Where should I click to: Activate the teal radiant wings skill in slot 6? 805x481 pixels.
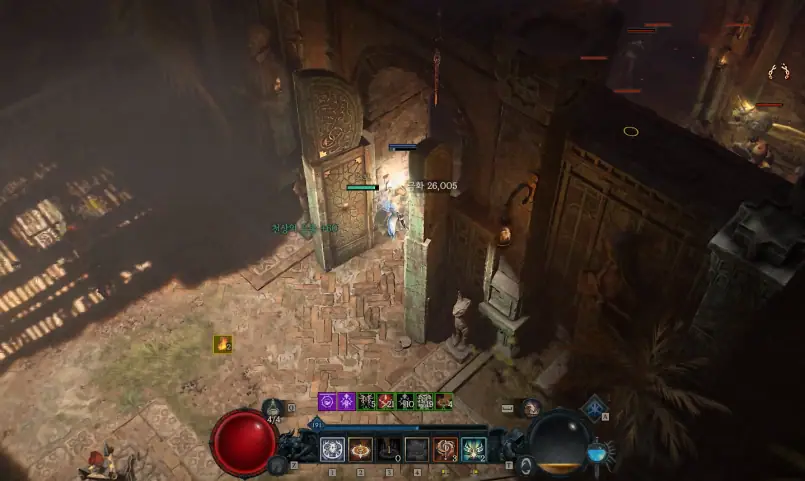click(473, 450)
